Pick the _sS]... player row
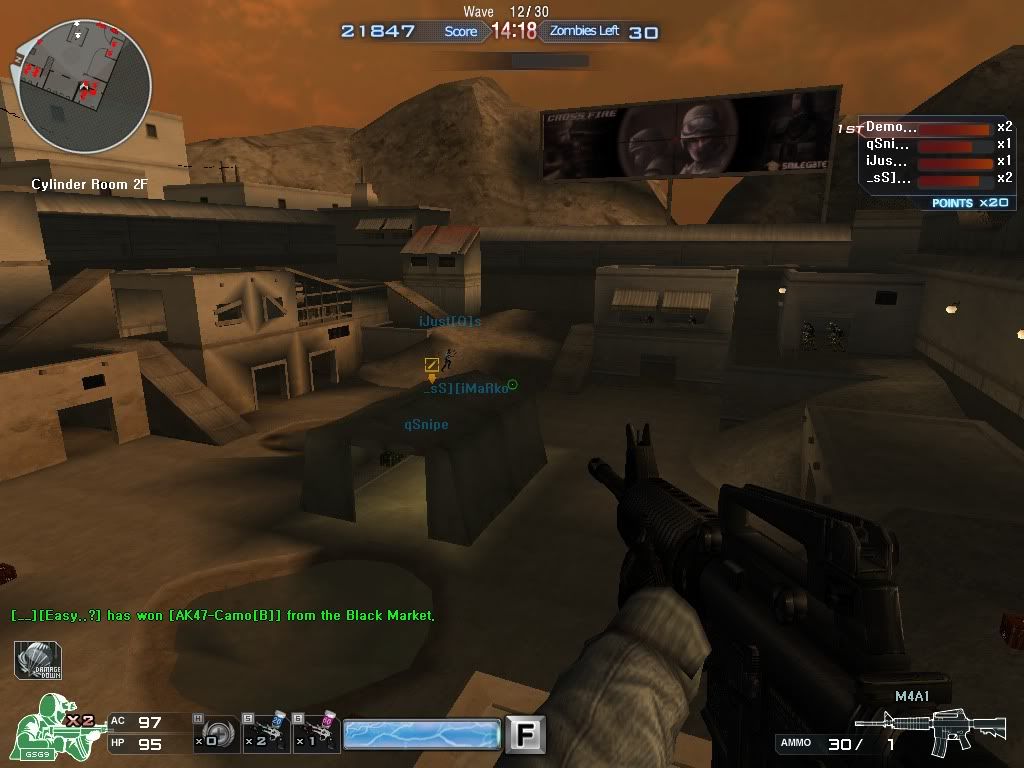The image size is (1024, 768). (x=937, y=179)
